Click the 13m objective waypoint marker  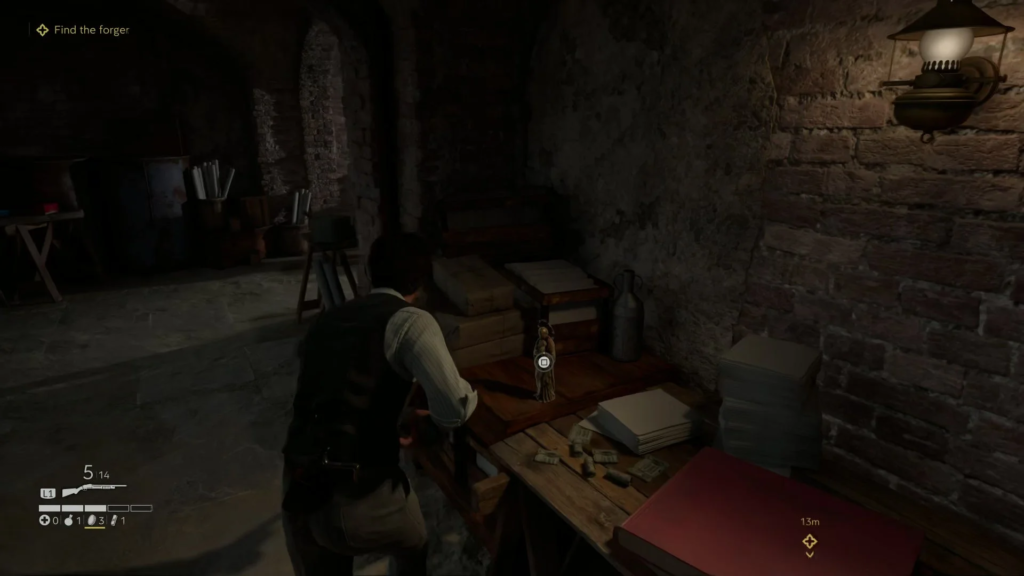tap(809, 541)
